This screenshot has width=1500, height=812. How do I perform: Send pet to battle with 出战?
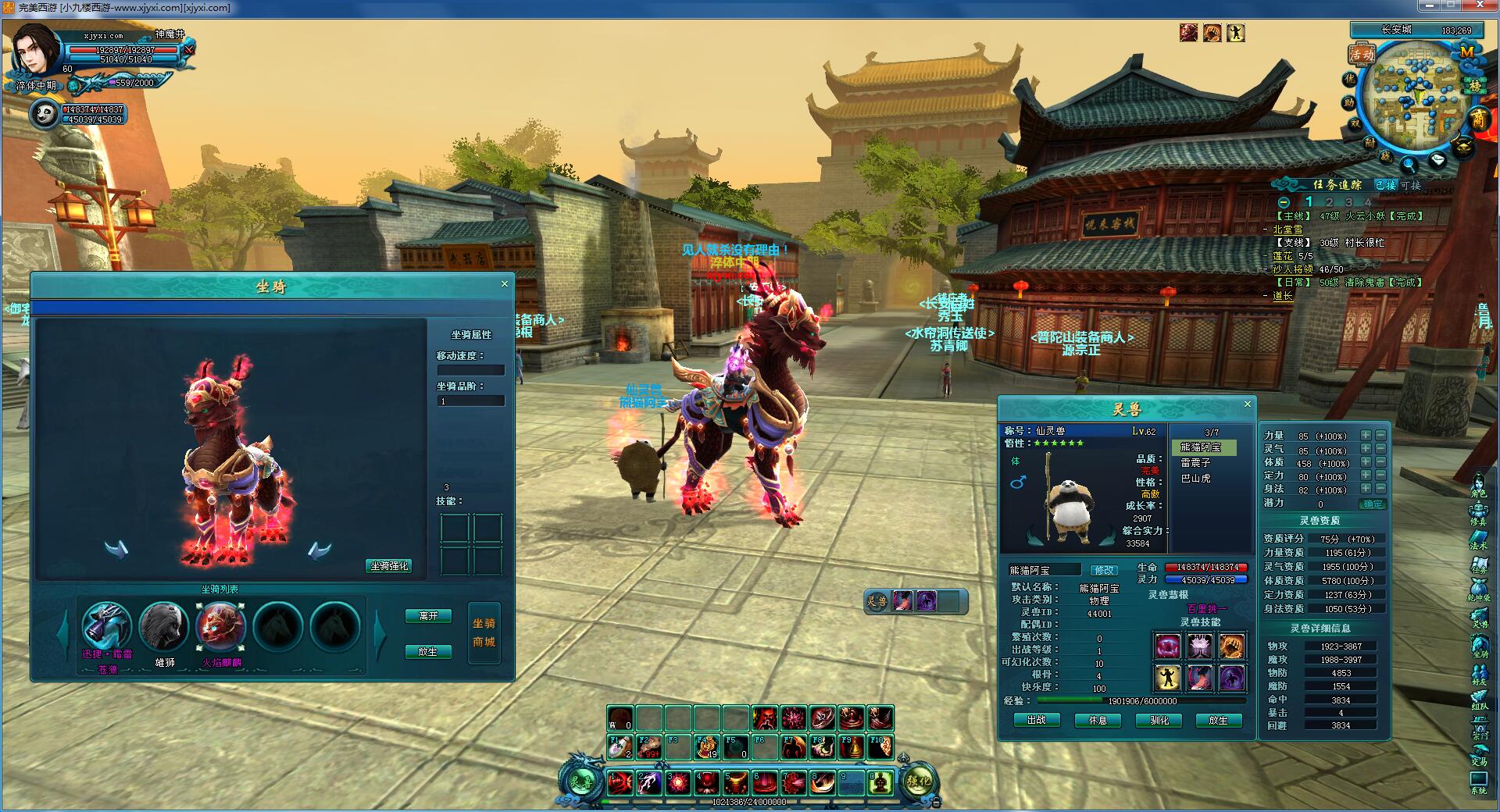tap(1036, 720)
